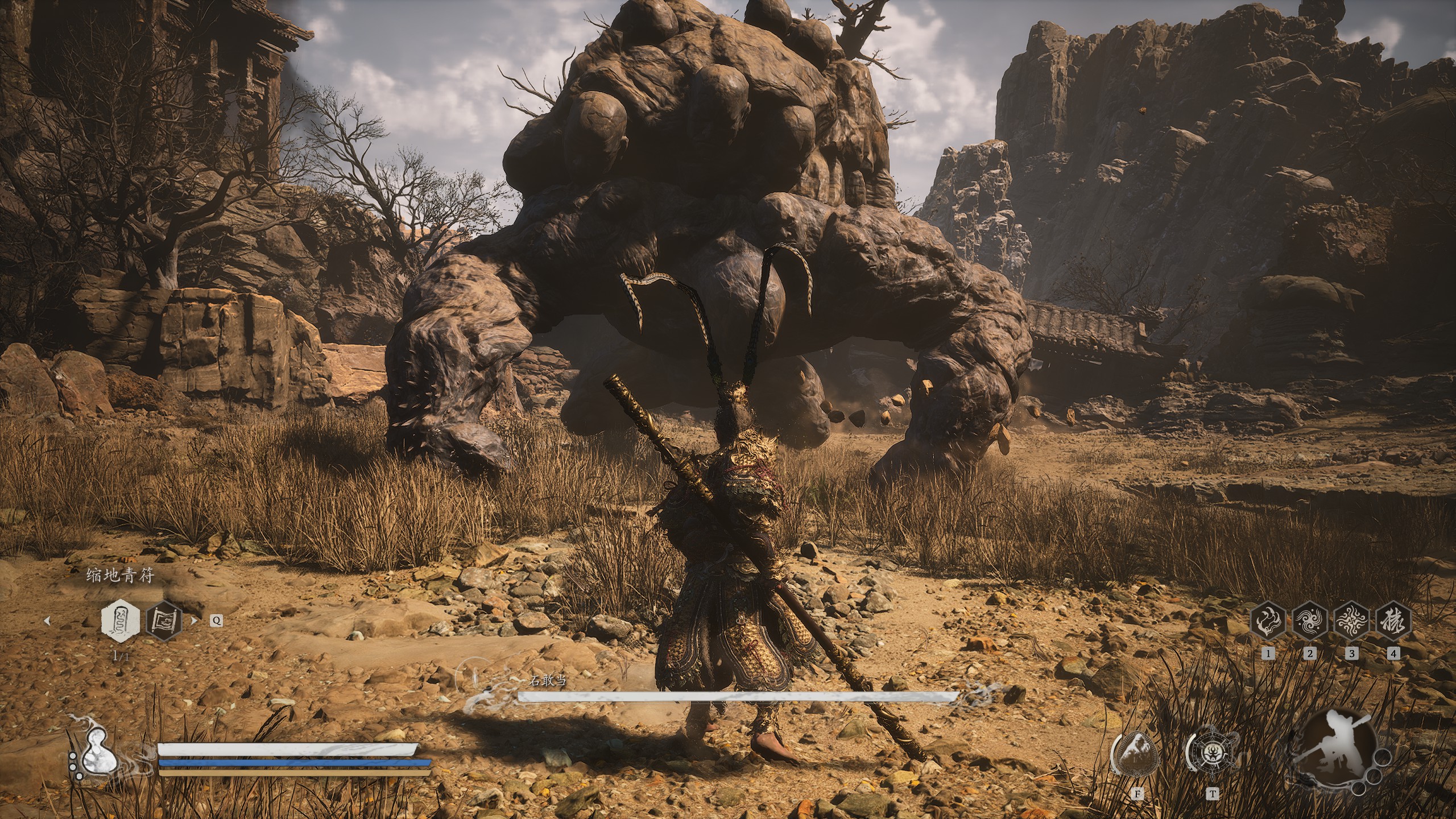This screenshot has width=1456, height=819.
Task: Trigger the radiating swirl spell in slot 3
Action: [1351, 621]
